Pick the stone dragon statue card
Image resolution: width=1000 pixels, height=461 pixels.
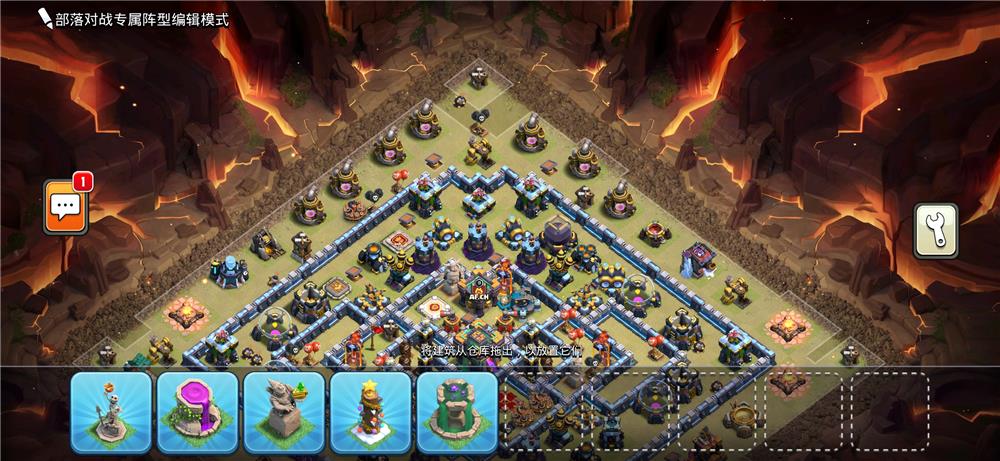pos(284,411)
